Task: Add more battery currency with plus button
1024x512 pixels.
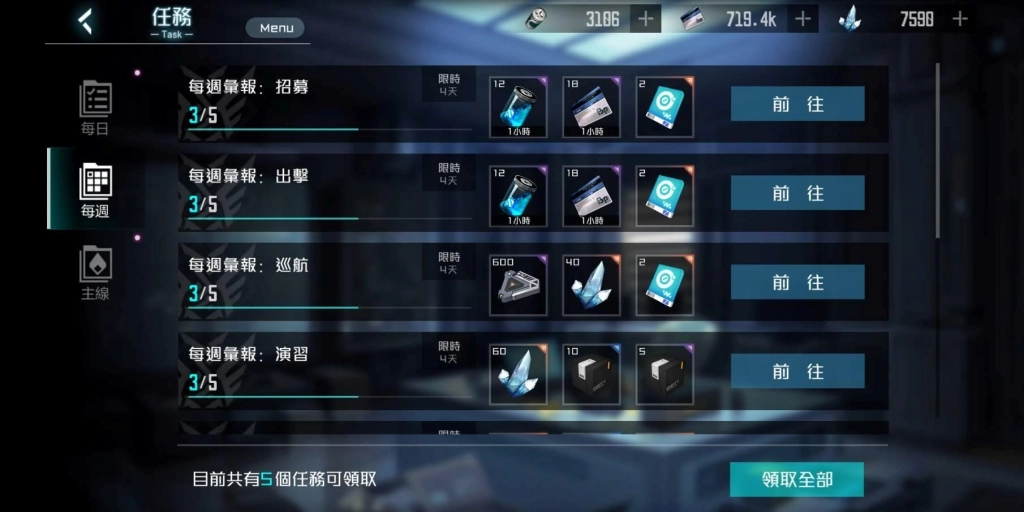Action: click(x=645, y=18)
